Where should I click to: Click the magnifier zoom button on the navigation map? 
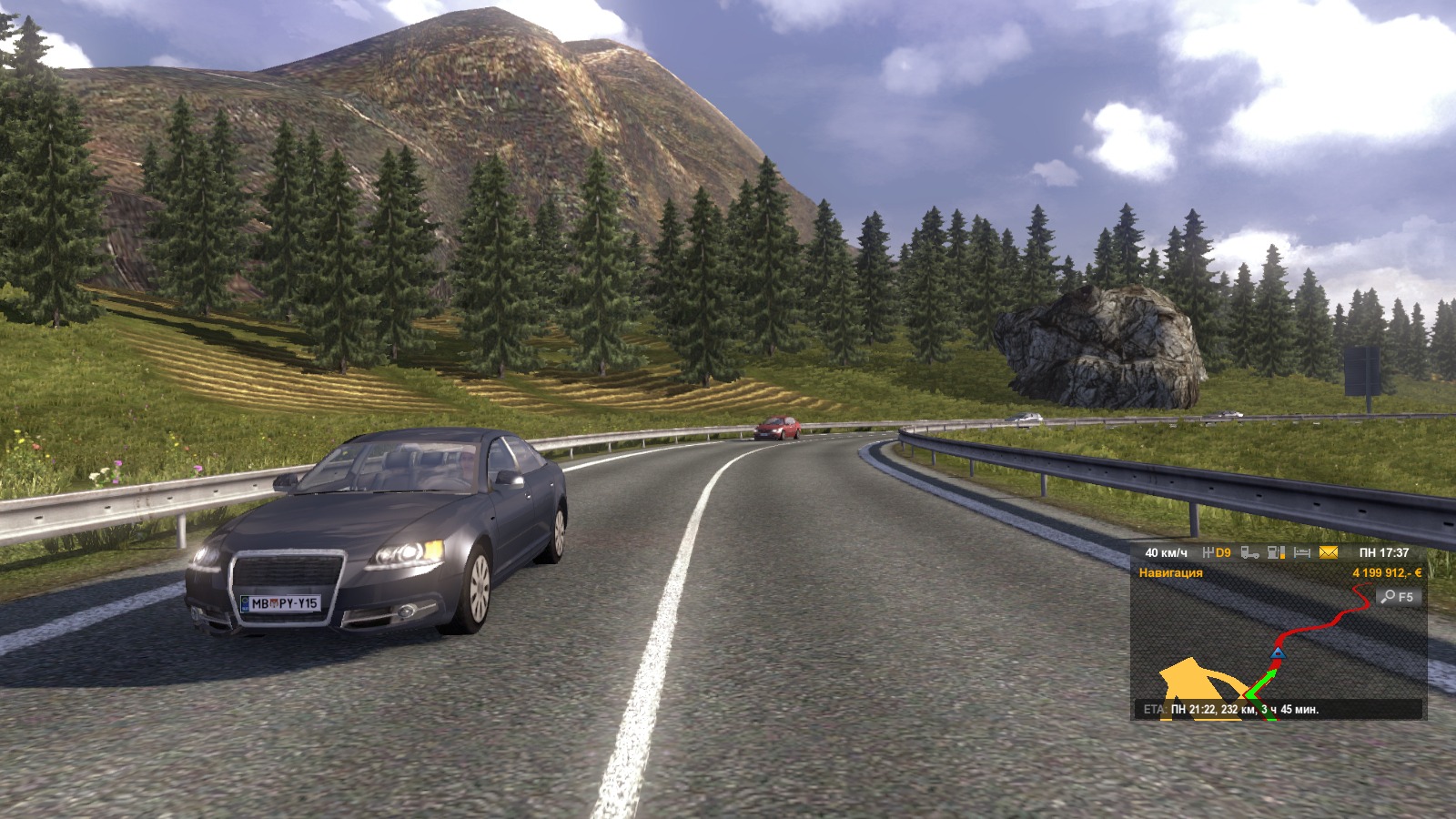tap(1398, 597)
